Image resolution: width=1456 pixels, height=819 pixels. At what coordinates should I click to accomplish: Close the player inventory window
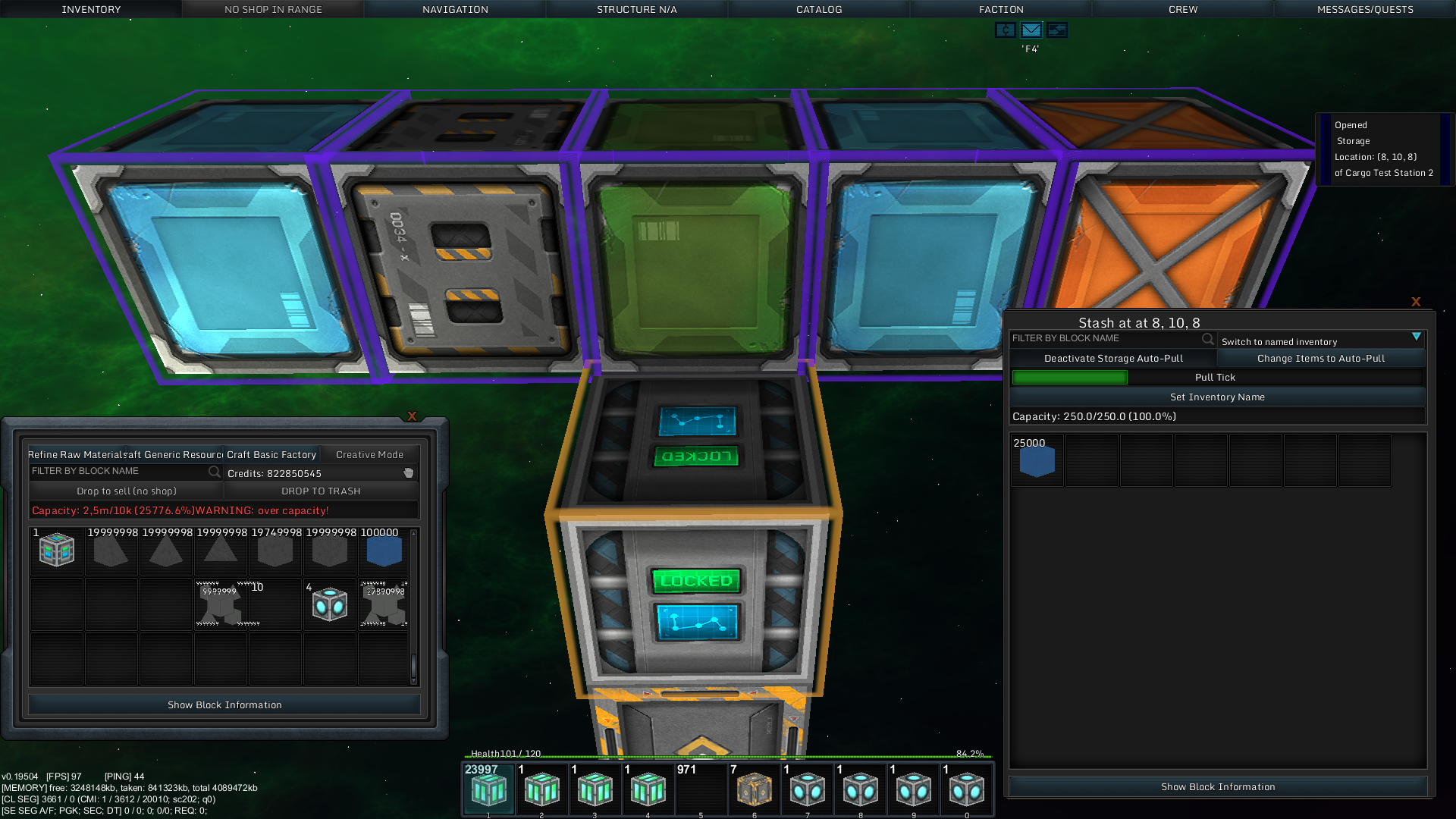412,416
